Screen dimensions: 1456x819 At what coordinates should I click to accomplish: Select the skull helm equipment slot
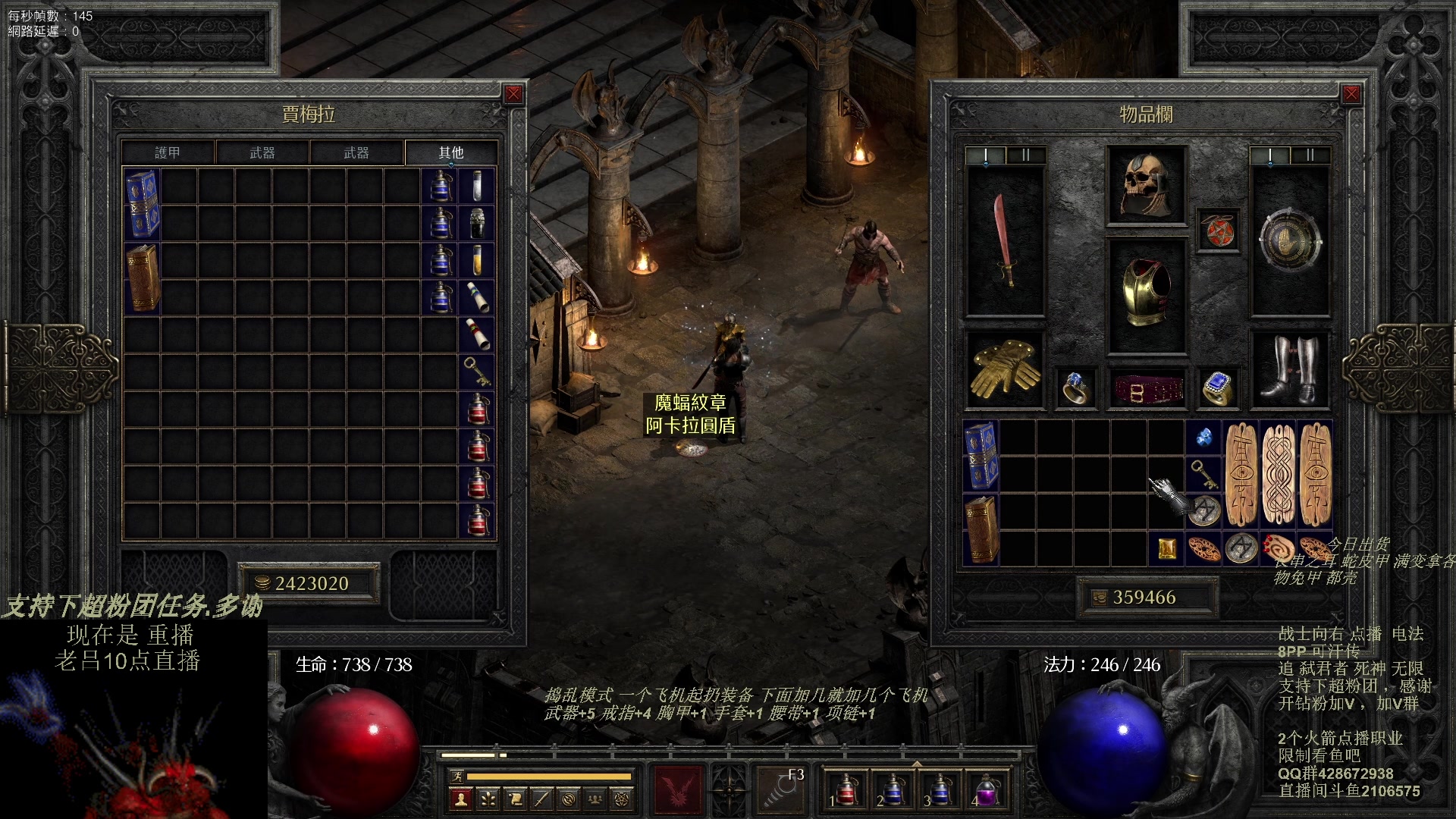point(1146,186)
